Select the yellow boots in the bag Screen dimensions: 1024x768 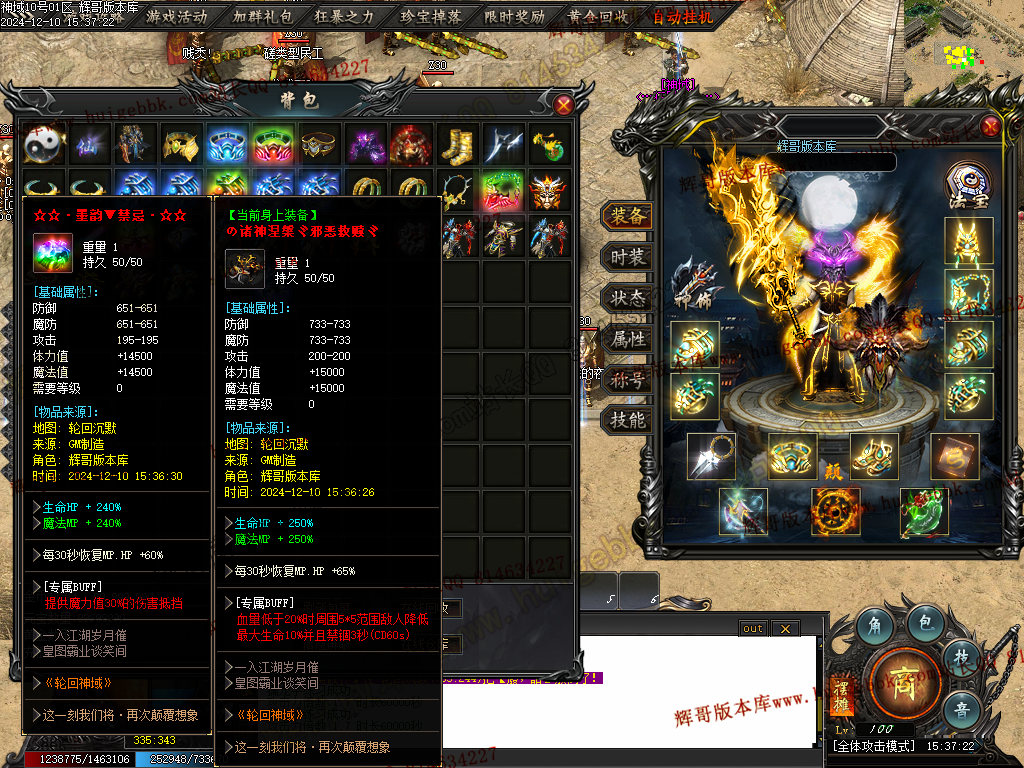point(458,144)
